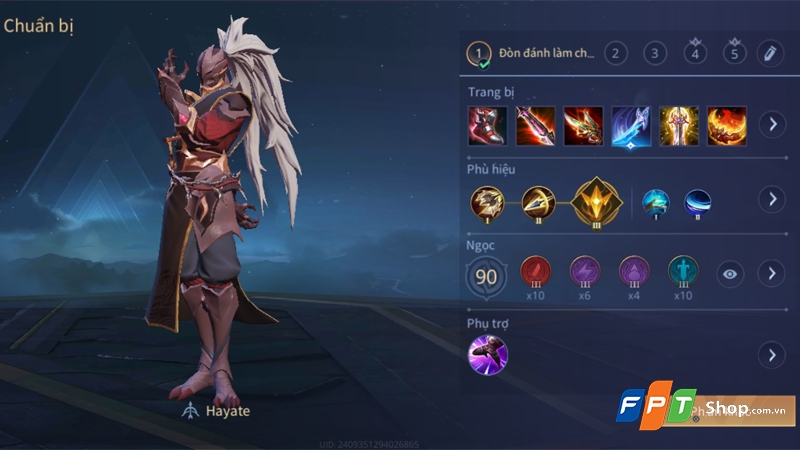Open the Ngọc gem details arrow
This screenshot has height=450, width=800.
771,273
